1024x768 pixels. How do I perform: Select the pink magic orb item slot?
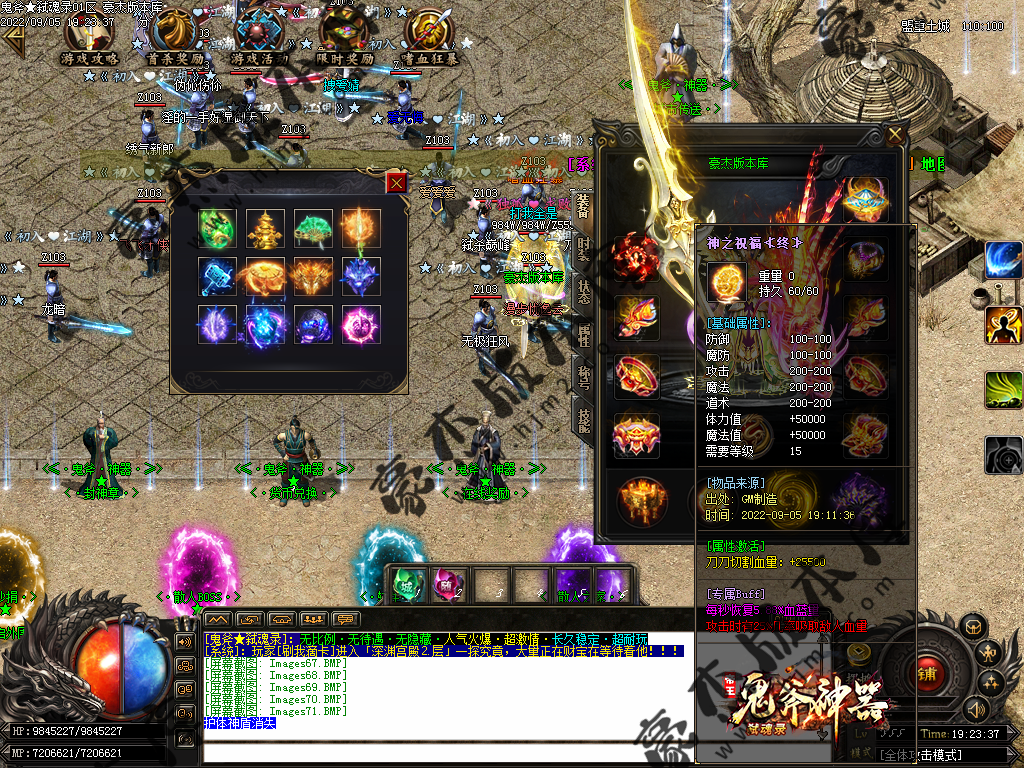[x=360, y=324]
